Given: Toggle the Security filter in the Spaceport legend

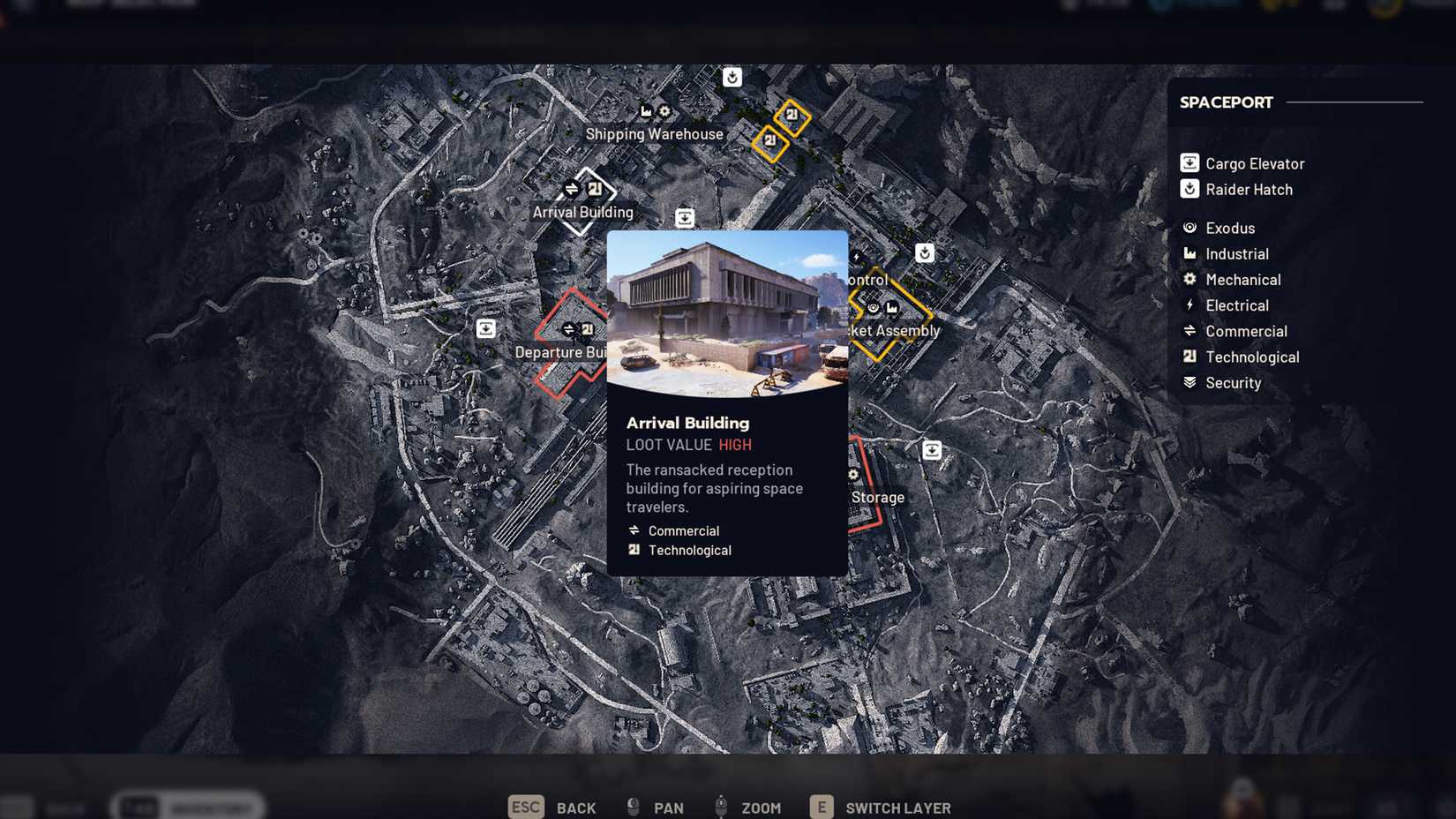Looking at the screenshot, I should pyautogui.click(x=1234, y=382).
